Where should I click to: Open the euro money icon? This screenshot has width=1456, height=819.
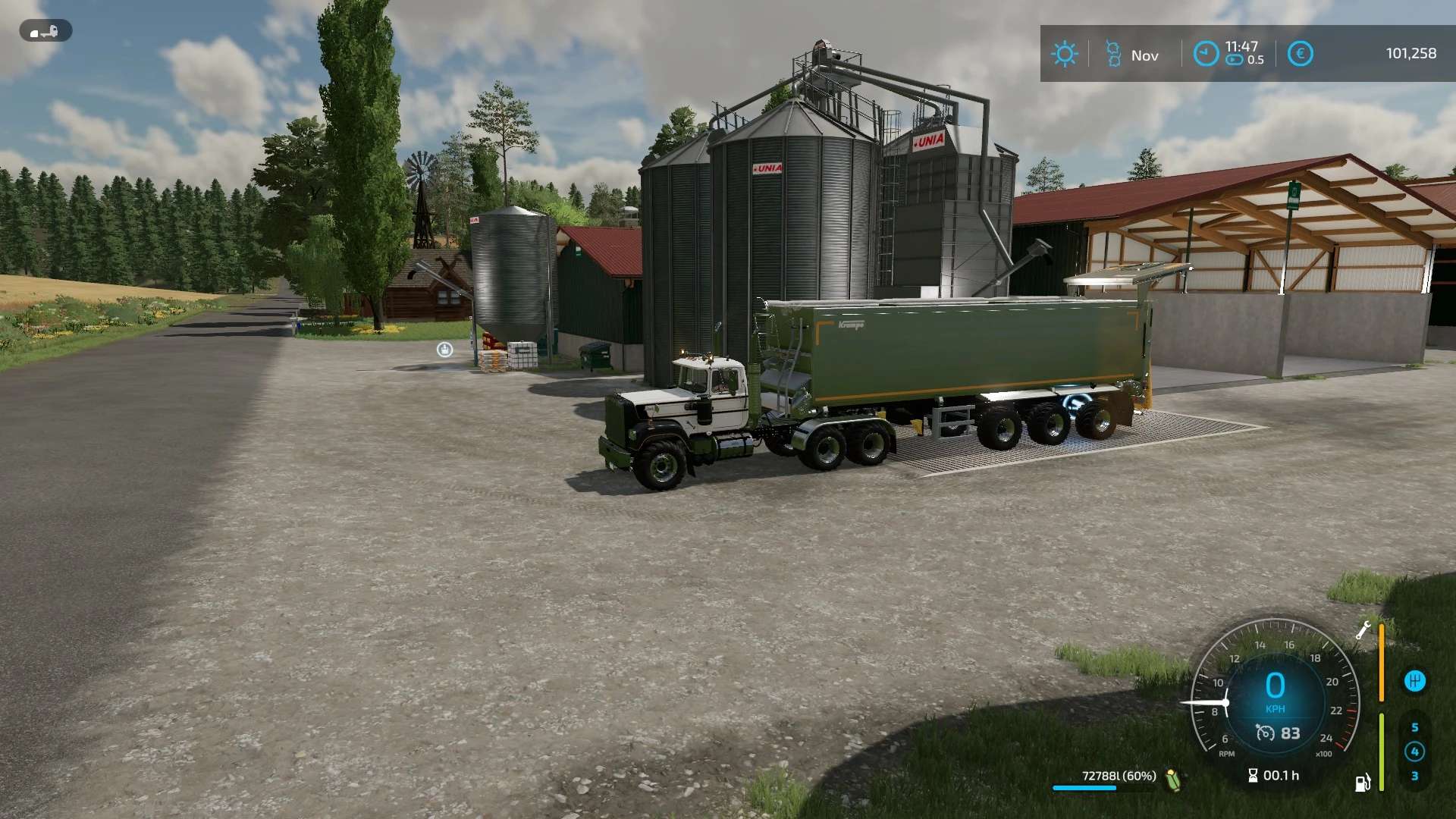tap(1300, 54)
